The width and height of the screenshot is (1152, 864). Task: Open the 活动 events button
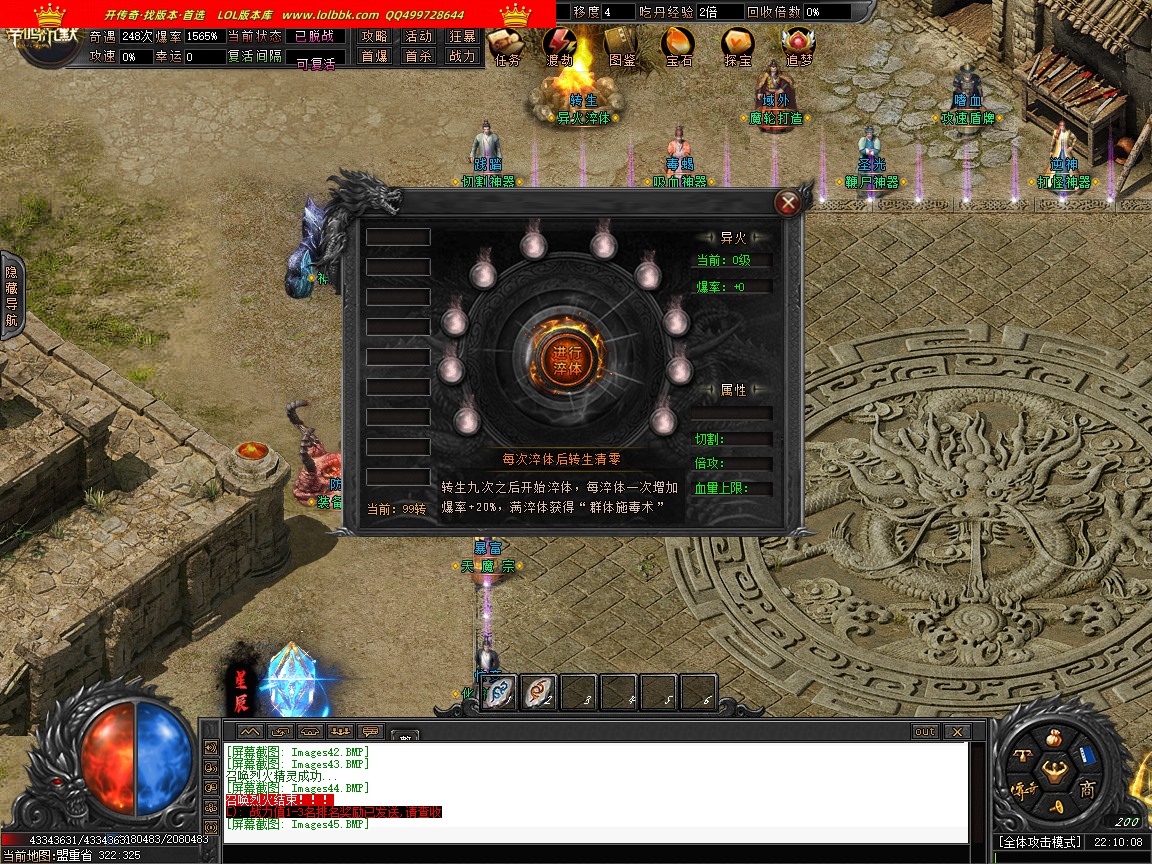418,36
